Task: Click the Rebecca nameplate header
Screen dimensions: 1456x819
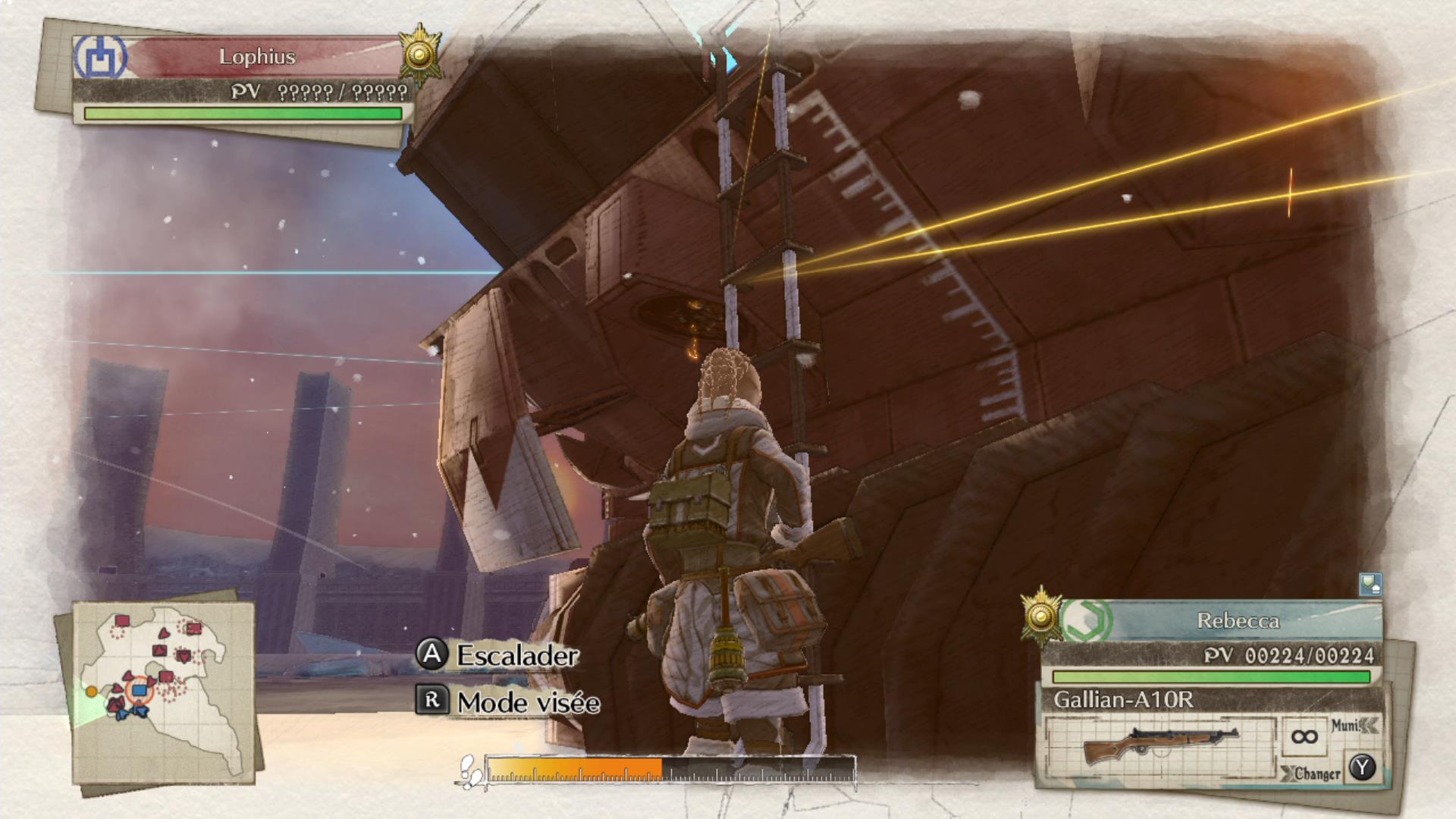Action: click(x=1238, y=620)
